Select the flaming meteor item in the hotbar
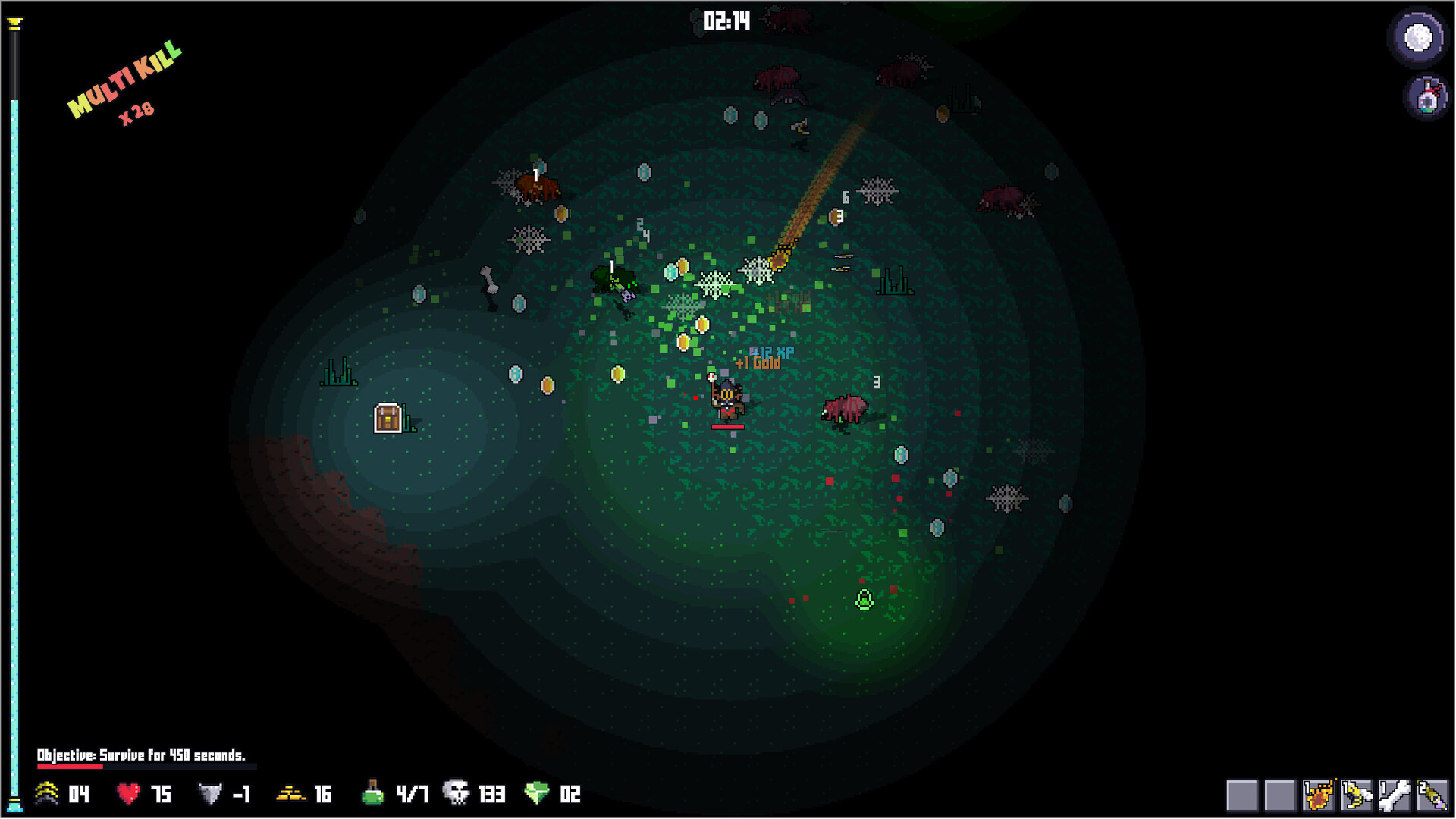 coord(1319,795)
